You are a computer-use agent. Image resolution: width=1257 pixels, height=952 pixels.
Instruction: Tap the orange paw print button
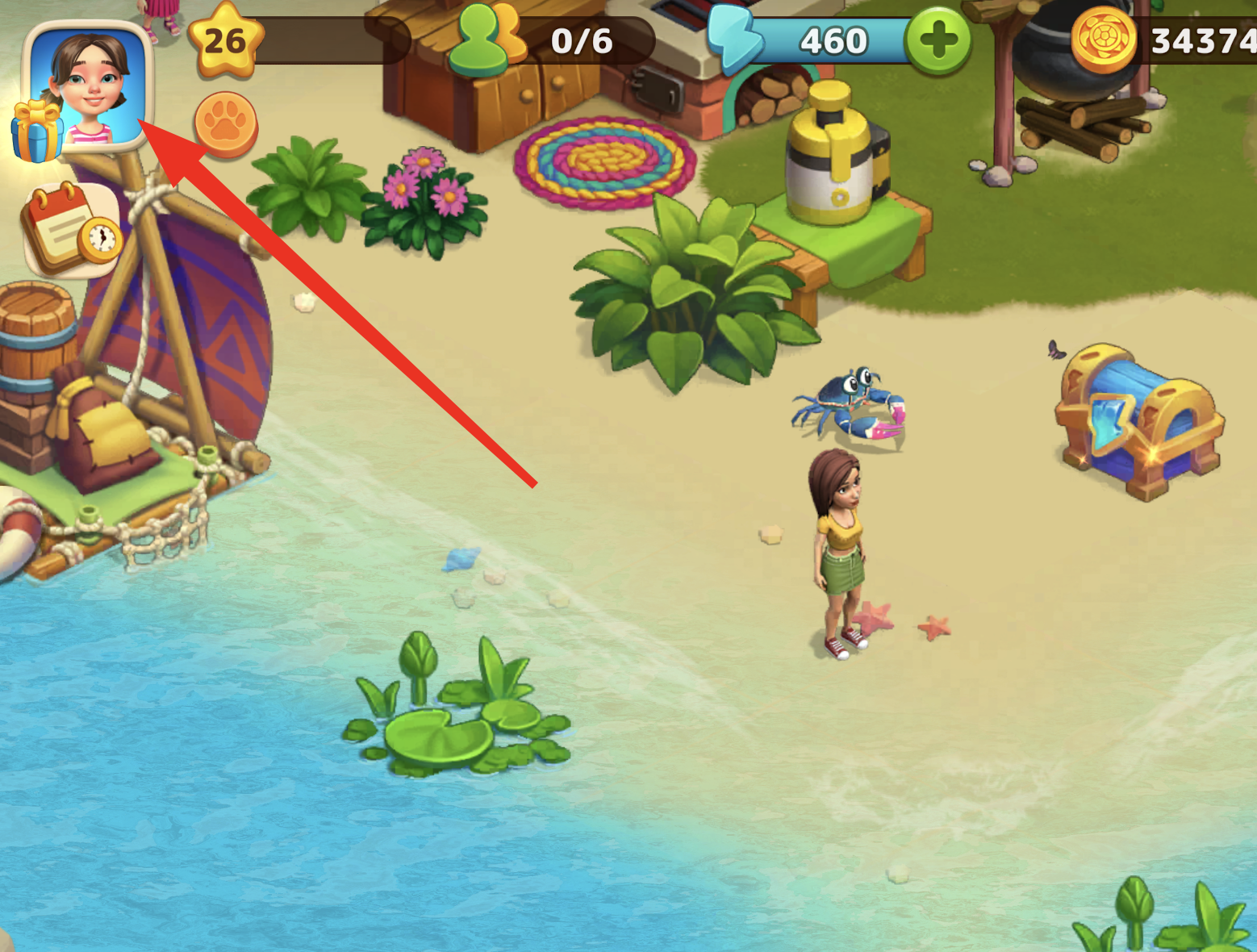[x=226, y=123]
